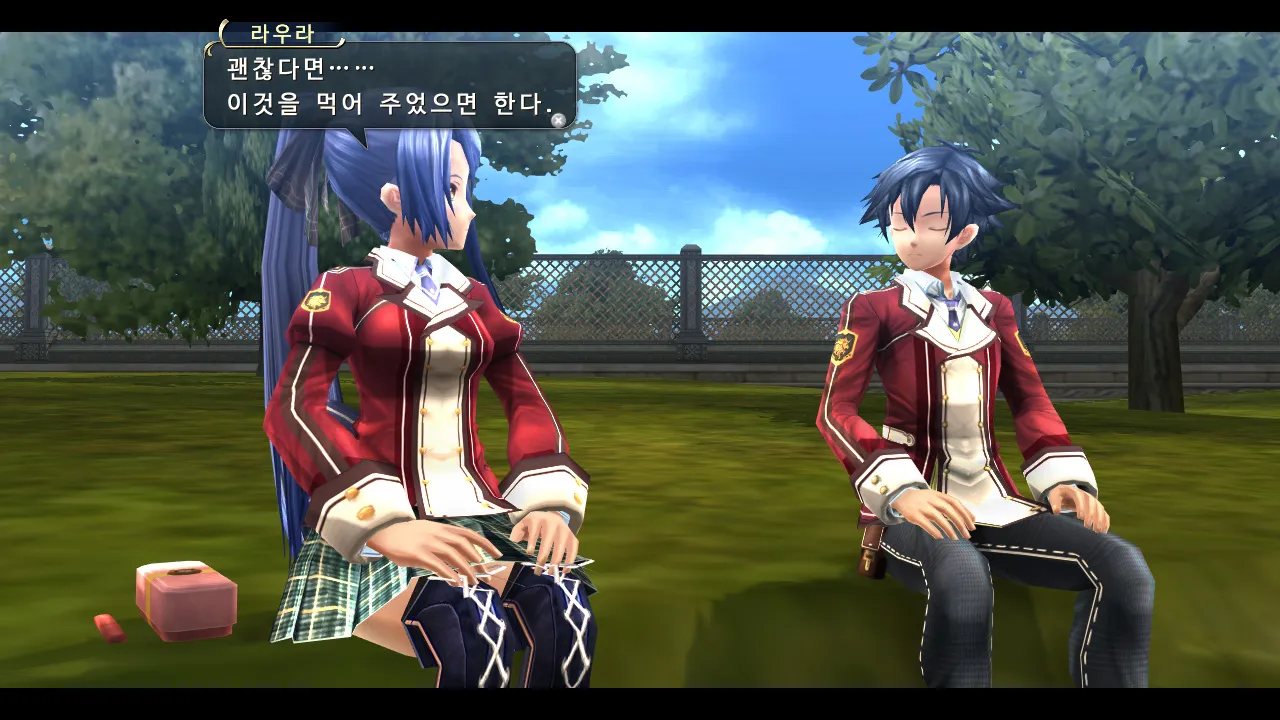The height and width of the screenshot is (720, 1280).
Task: Advance Laura's dialogue speech bubble
Action: [x=558, y=120]
